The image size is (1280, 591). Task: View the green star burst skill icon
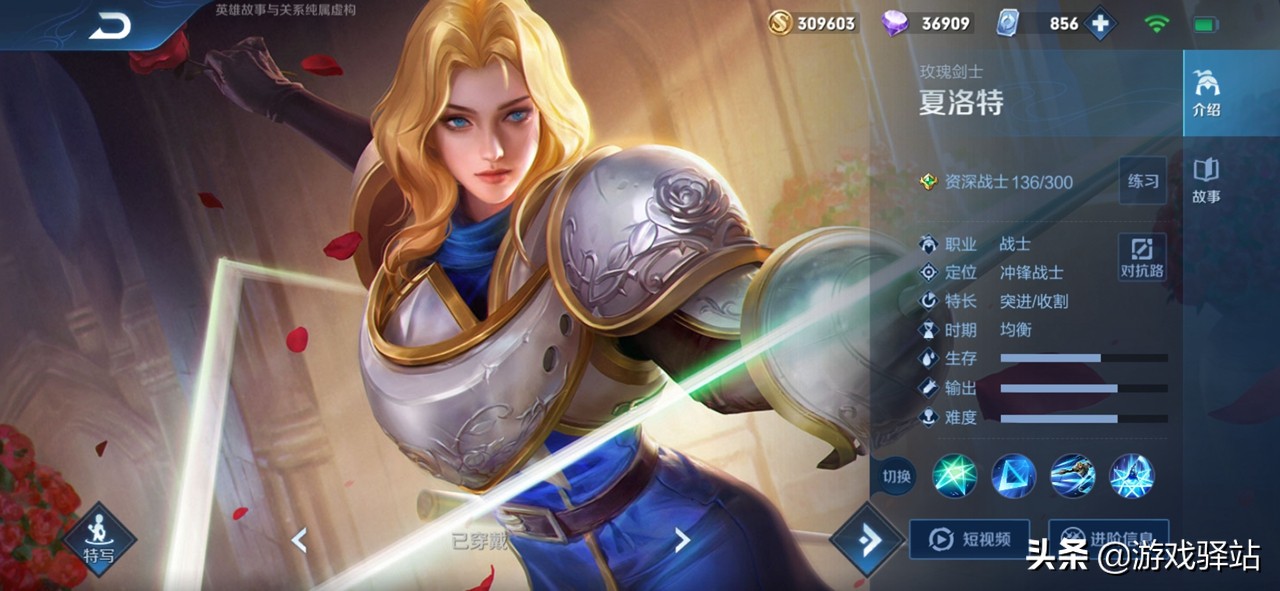click(954, 476)
